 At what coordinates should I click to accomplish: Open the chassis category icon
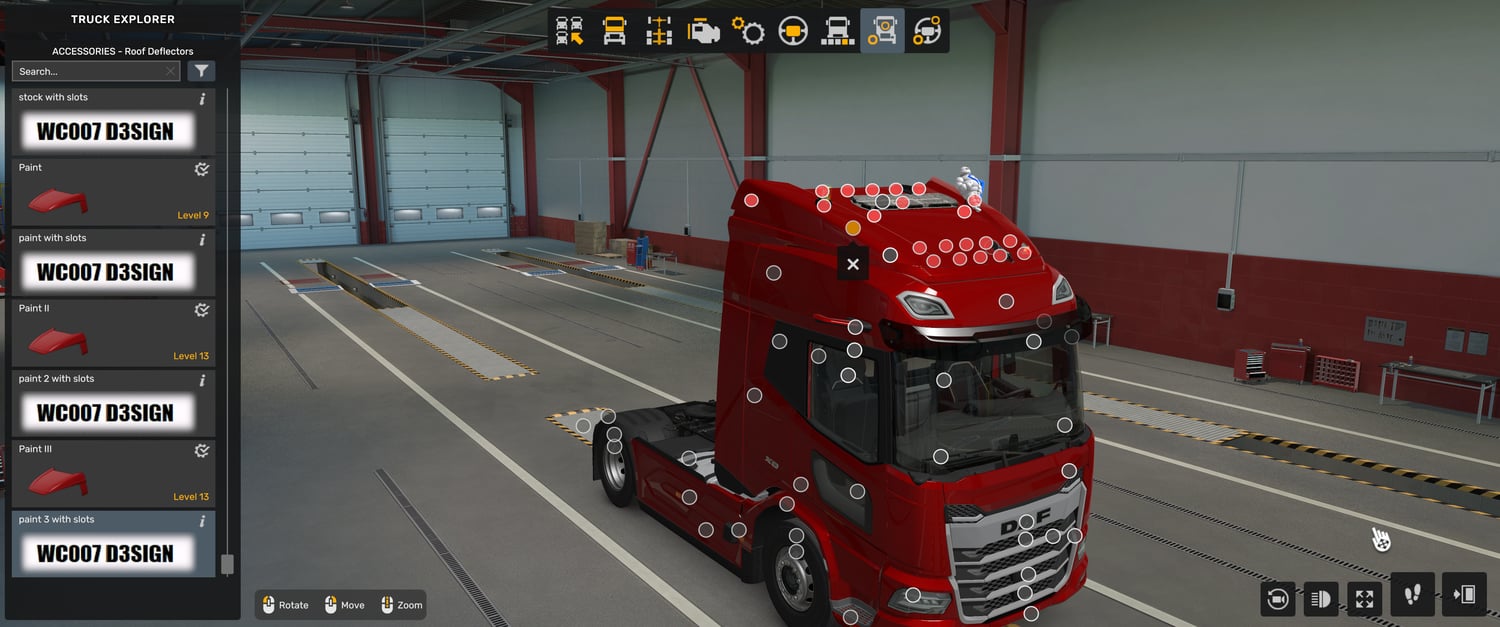659,31
